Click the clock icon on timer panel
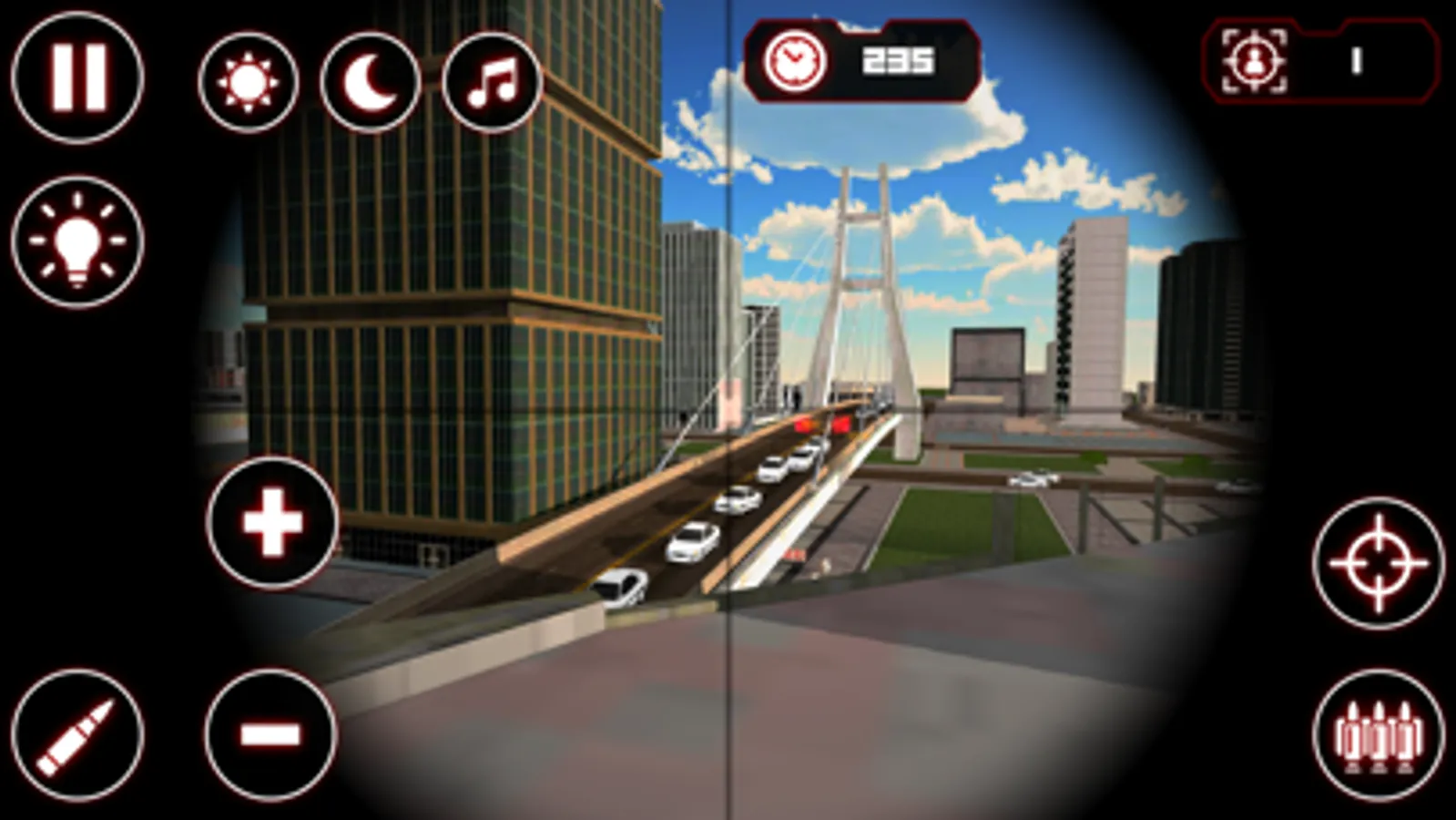 794,59
